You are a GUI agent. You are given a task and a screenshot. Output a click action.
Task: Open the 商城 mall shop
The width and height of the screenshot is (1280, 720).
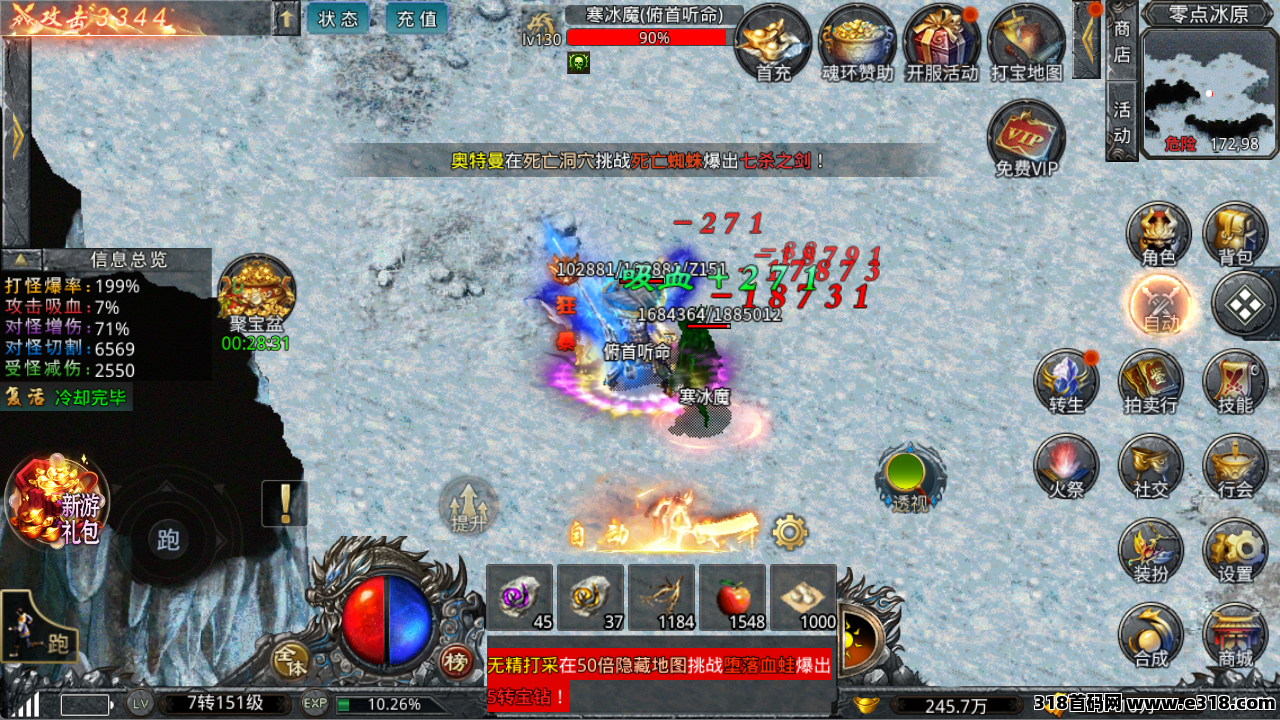[x=1236, y=636]
